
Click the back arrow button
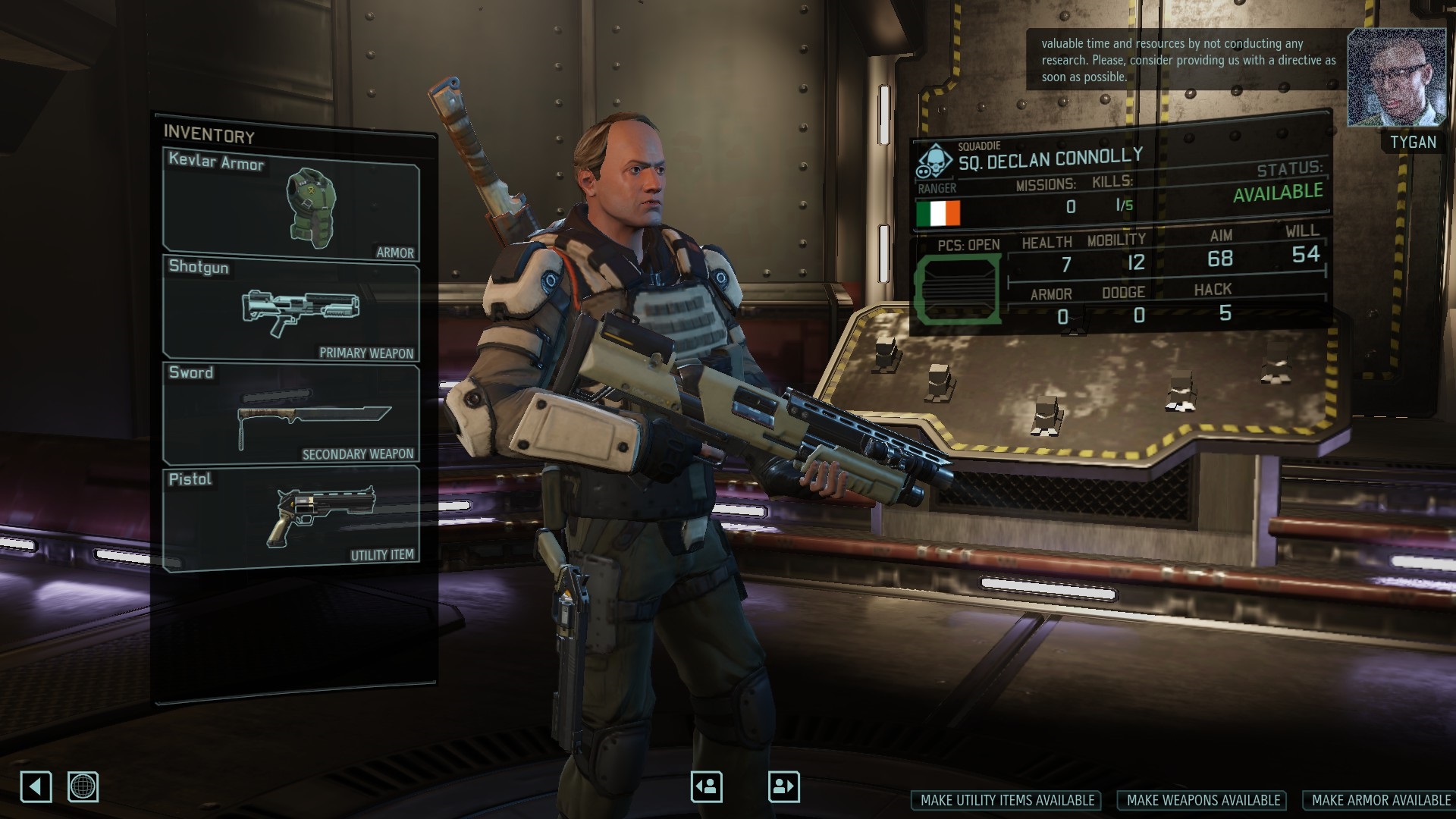[36, 786]
